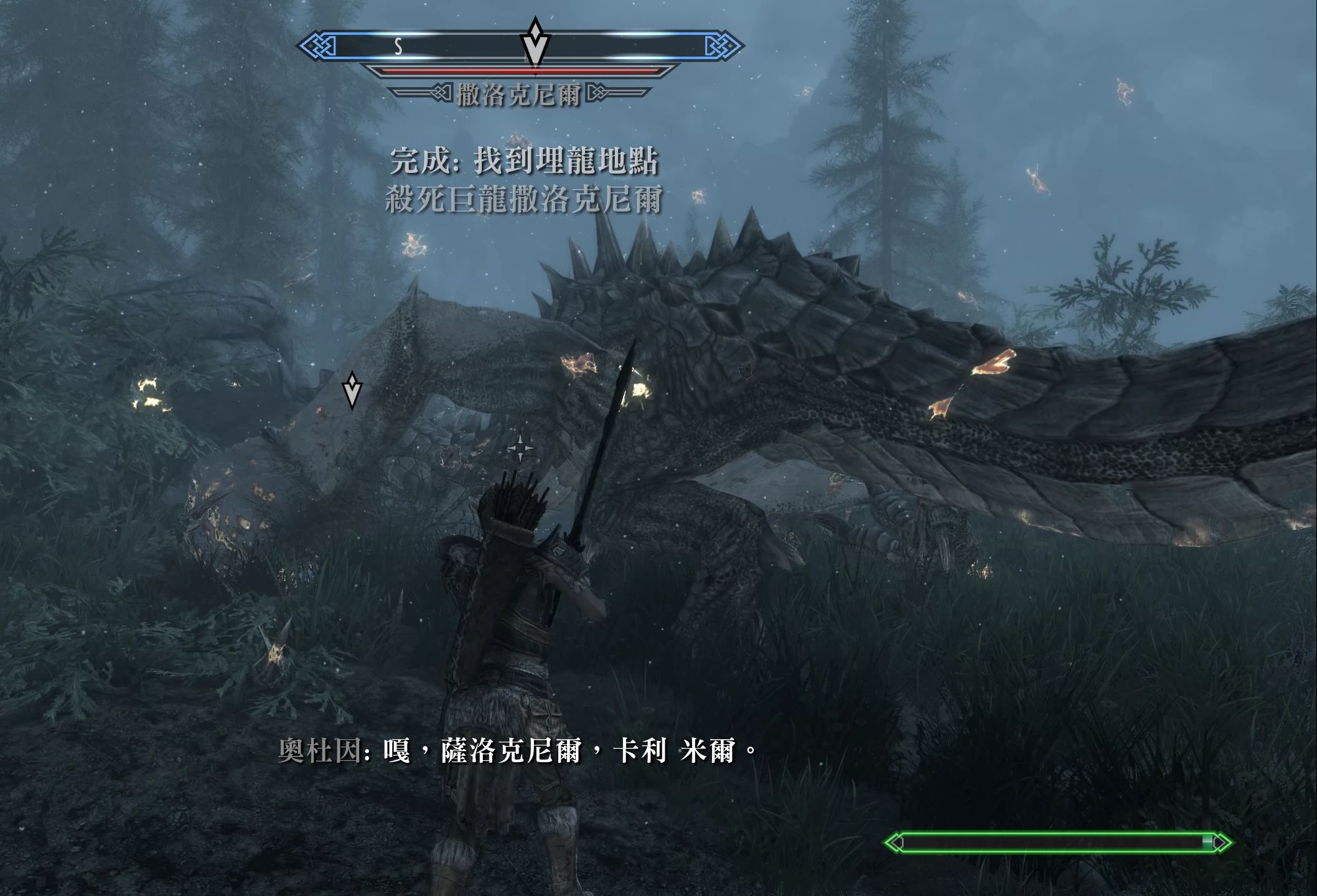Click the 殺死巨龍撒洛克尼爾 quest objective
Viewport: 1317px width, 896px height.
point(523,200)
